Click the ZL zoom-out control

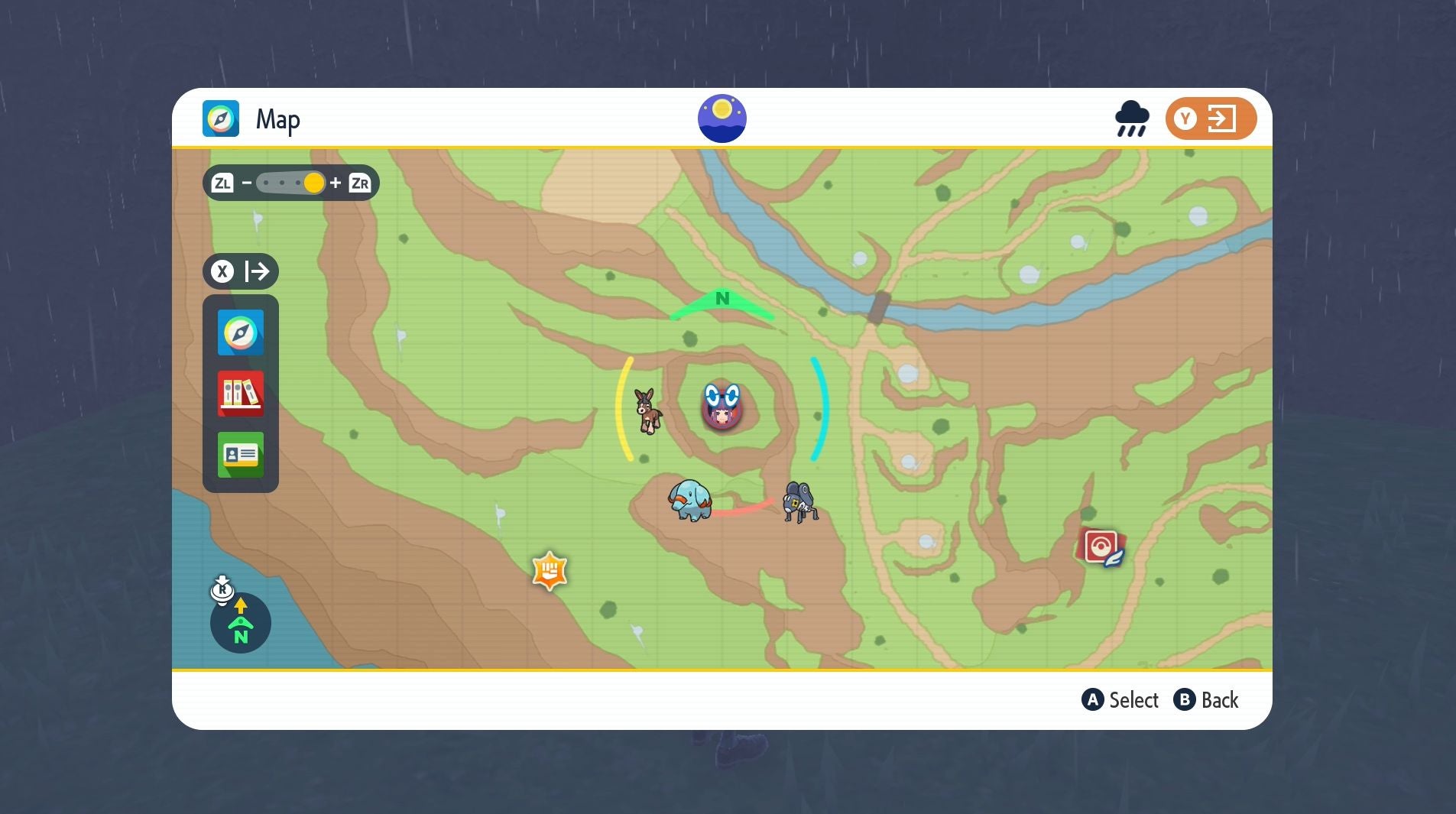point(222,182)
